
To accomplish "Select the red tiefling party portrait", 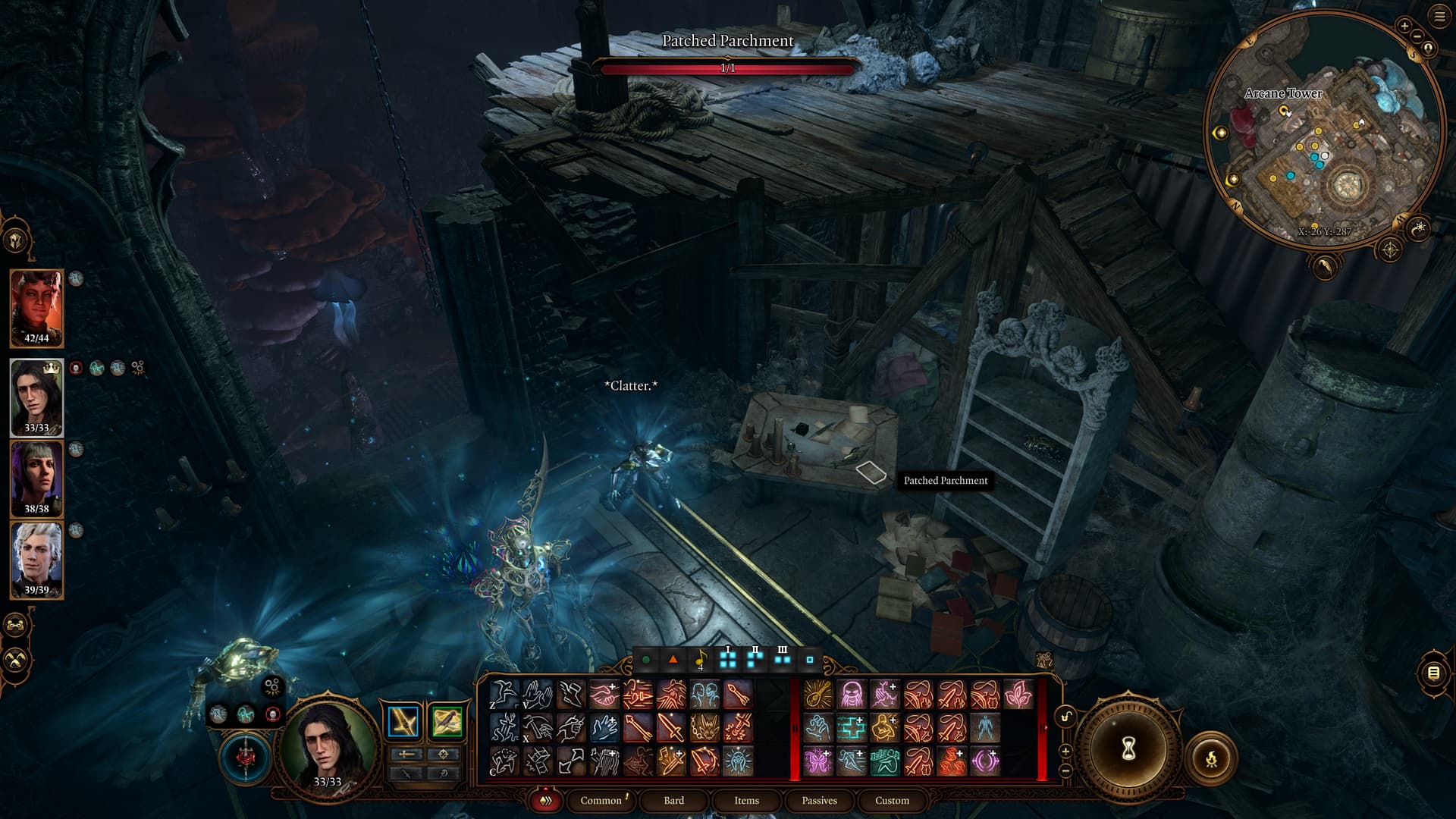I will pos(36,308).
